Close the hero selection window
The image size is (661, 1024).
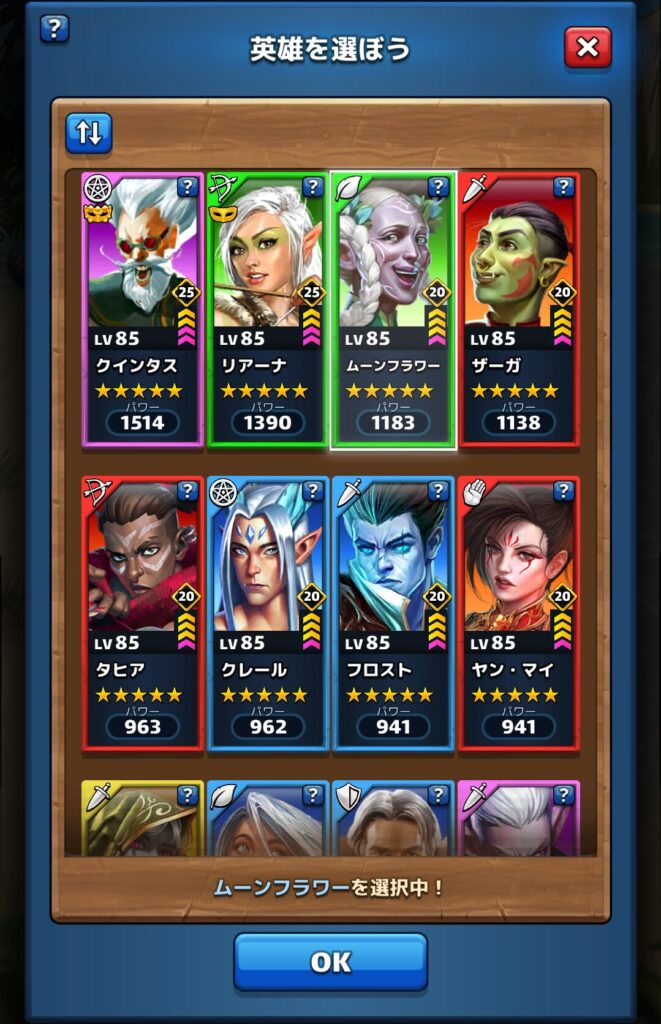tap(587, 47)
